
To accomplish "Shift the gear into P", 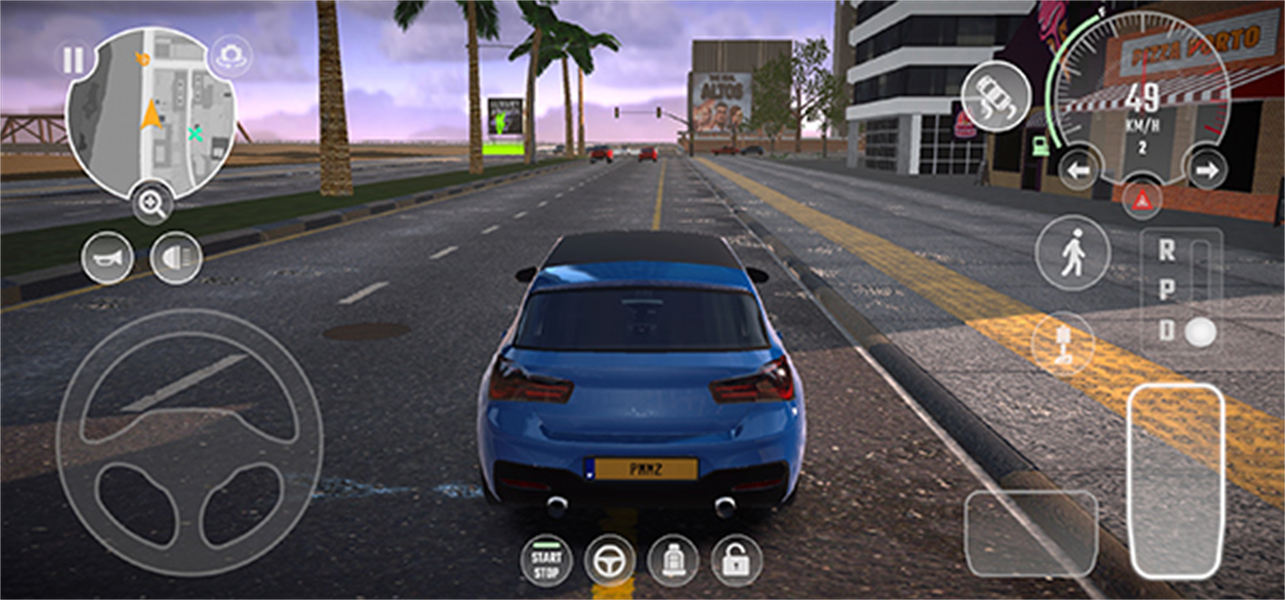I will click(1167, 291).
